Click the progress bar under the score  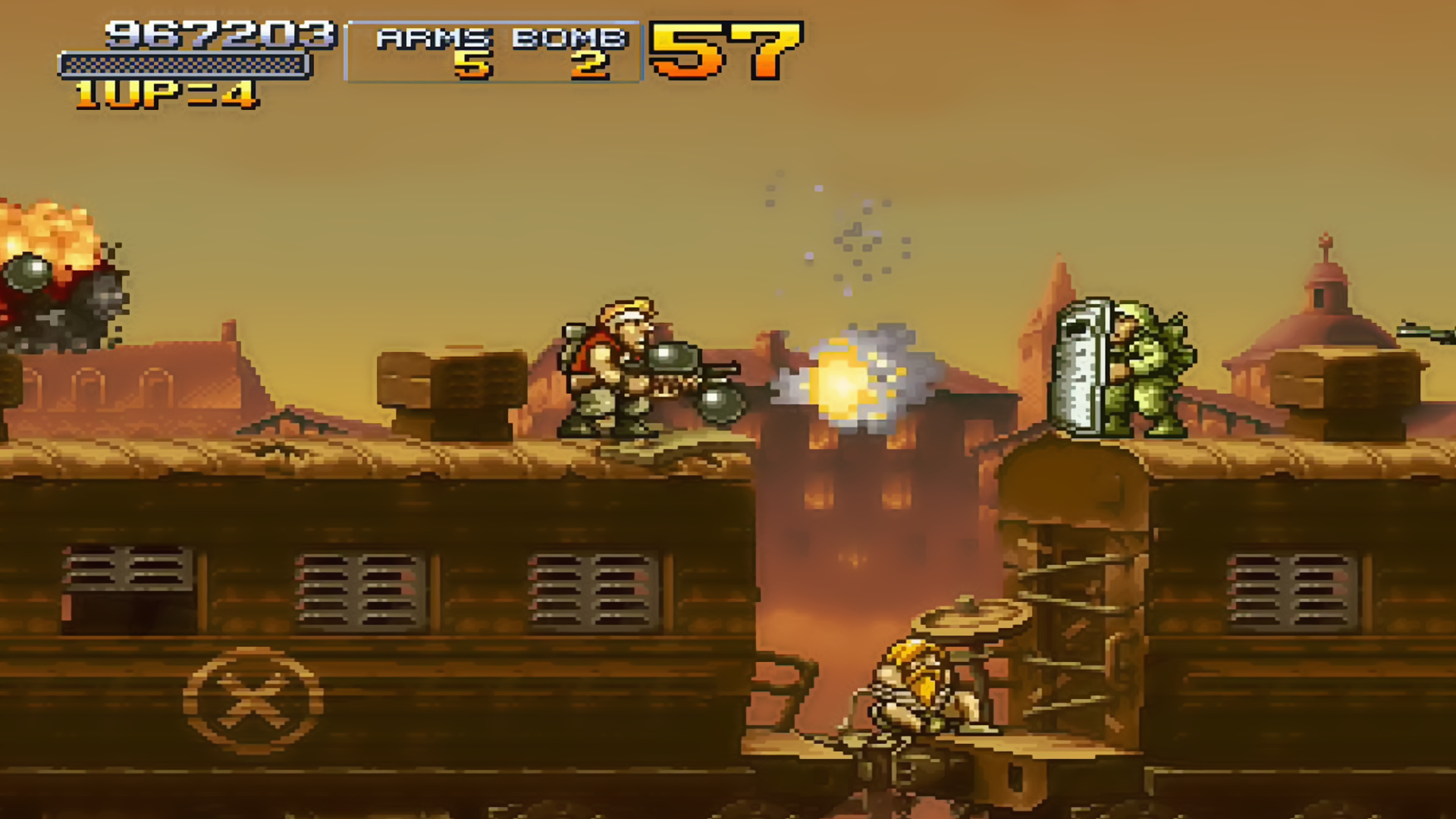tap(186, 64)
